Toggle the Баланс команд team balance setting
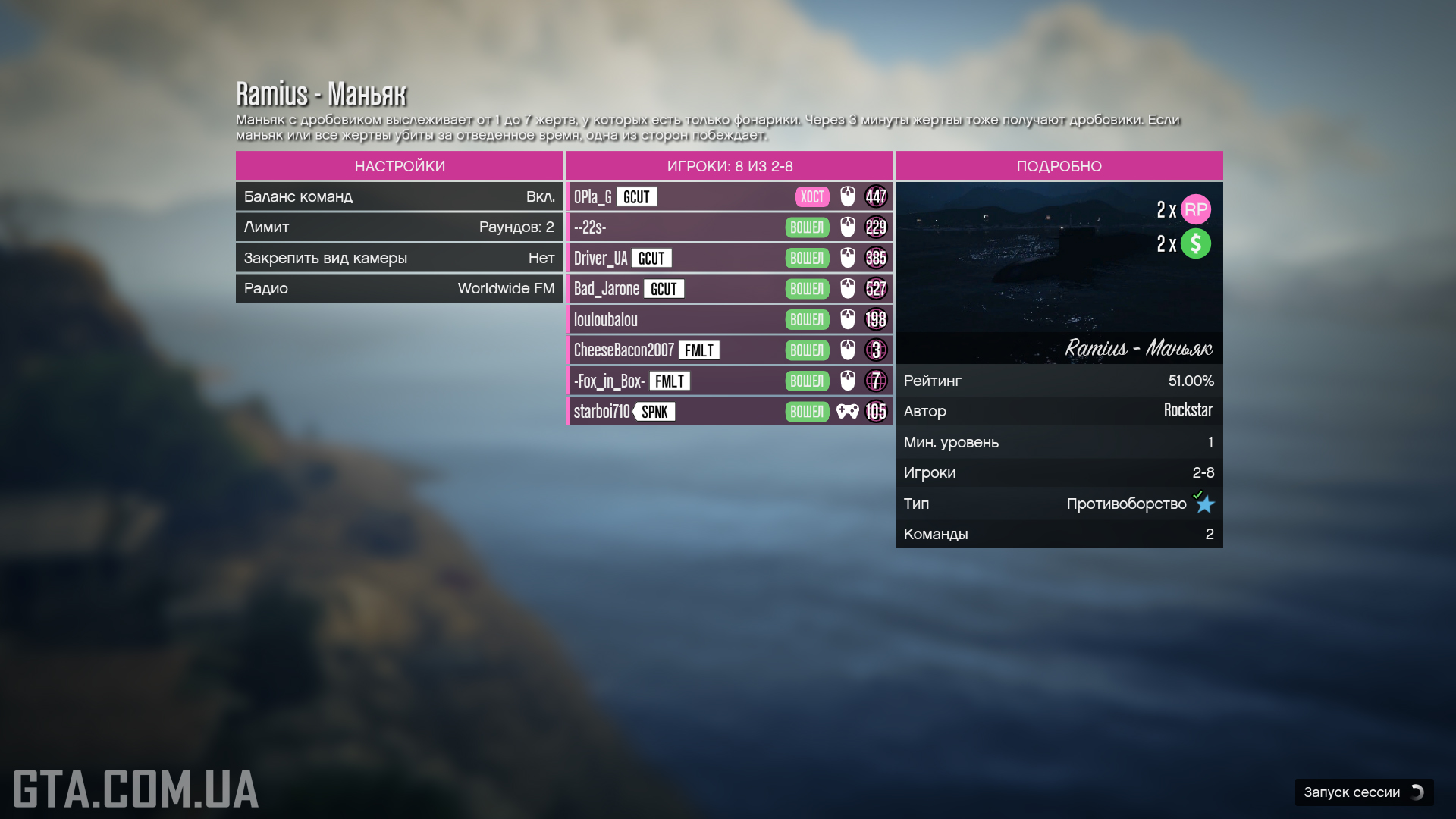Viewport: 1456px width, 819px height. [400, 196]
